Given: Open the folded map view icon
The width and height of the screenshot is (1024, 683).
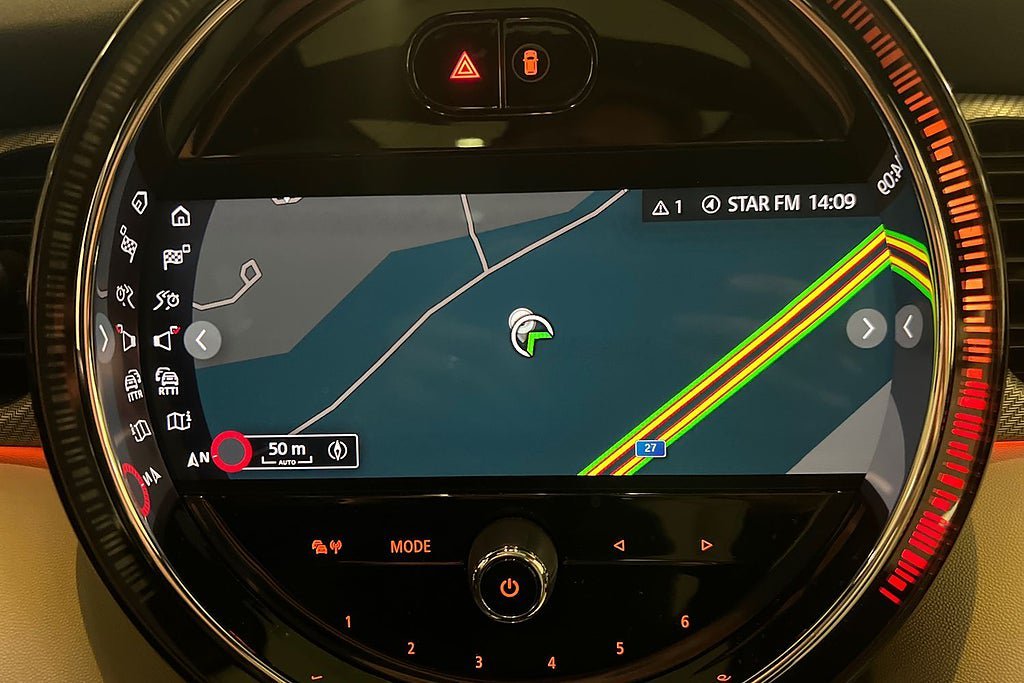Looking at the screenshot, I should point(177,421).
